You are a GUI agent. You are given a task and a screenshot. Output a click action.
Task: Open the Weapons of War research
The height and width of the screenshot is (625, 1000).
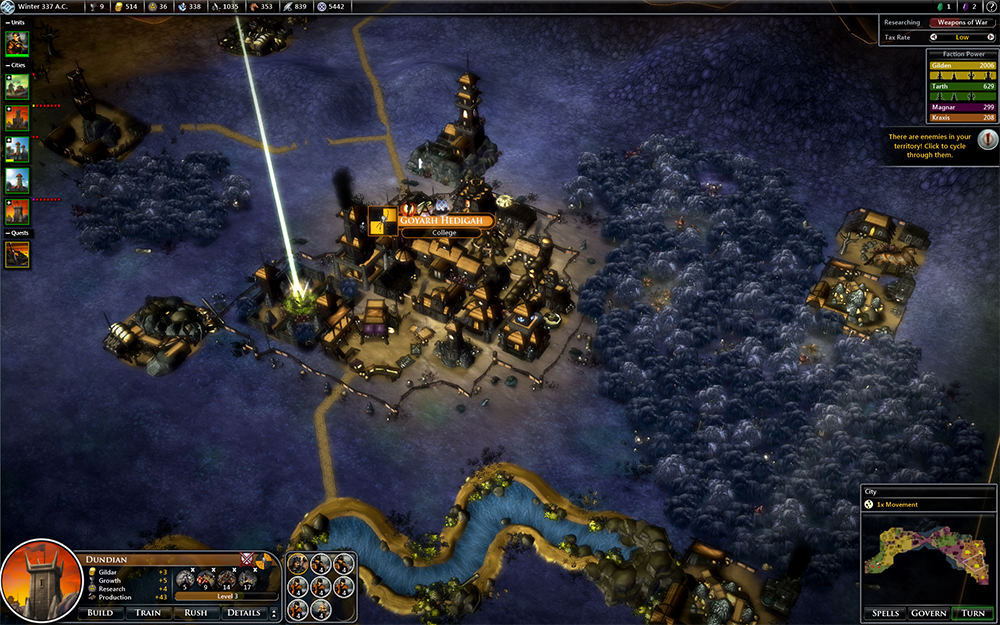[x=963, y=22]
